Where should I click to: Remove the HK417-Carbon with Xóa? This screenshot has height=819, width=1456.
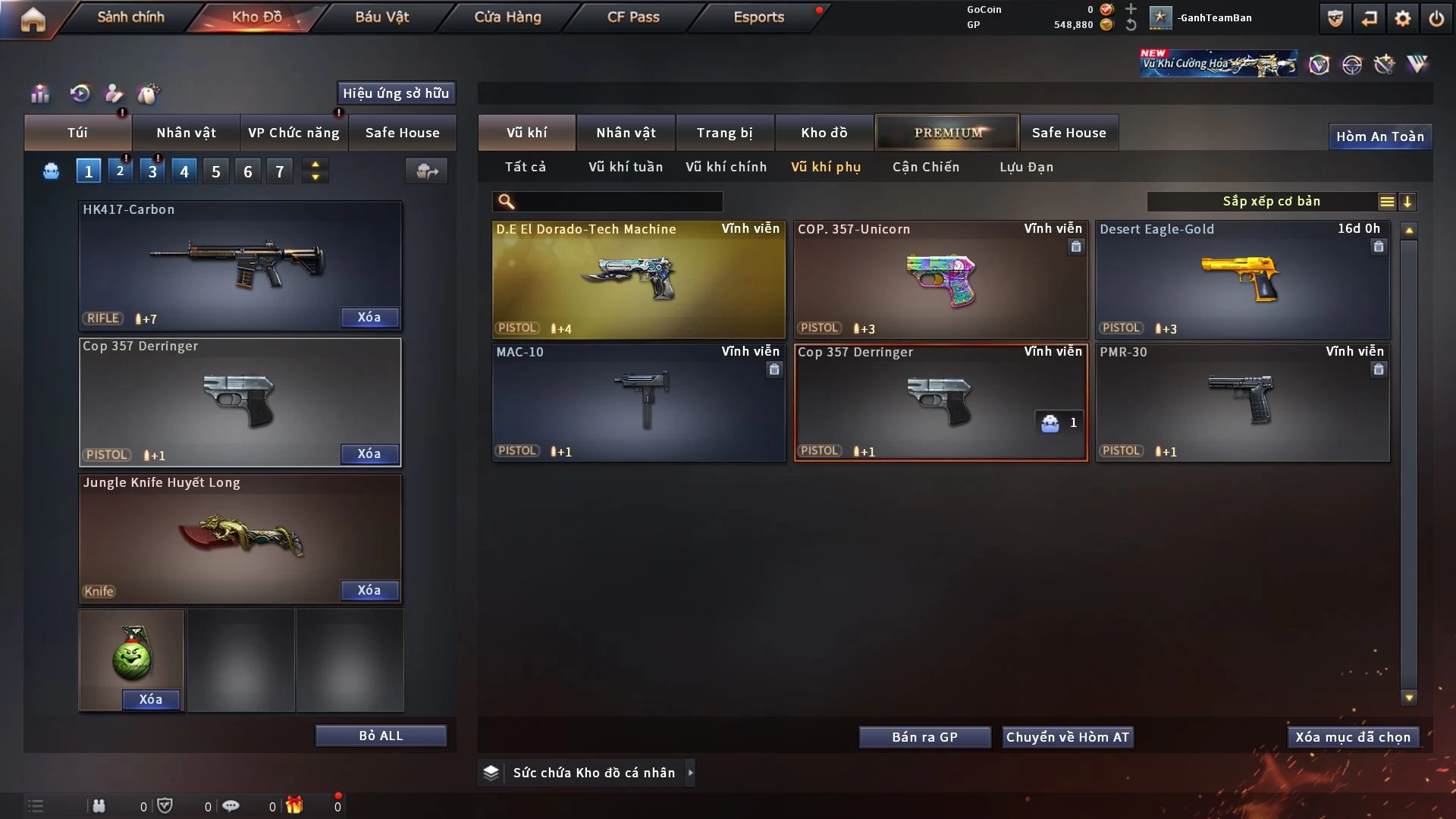pyautogui.click(x=369, y=317)
